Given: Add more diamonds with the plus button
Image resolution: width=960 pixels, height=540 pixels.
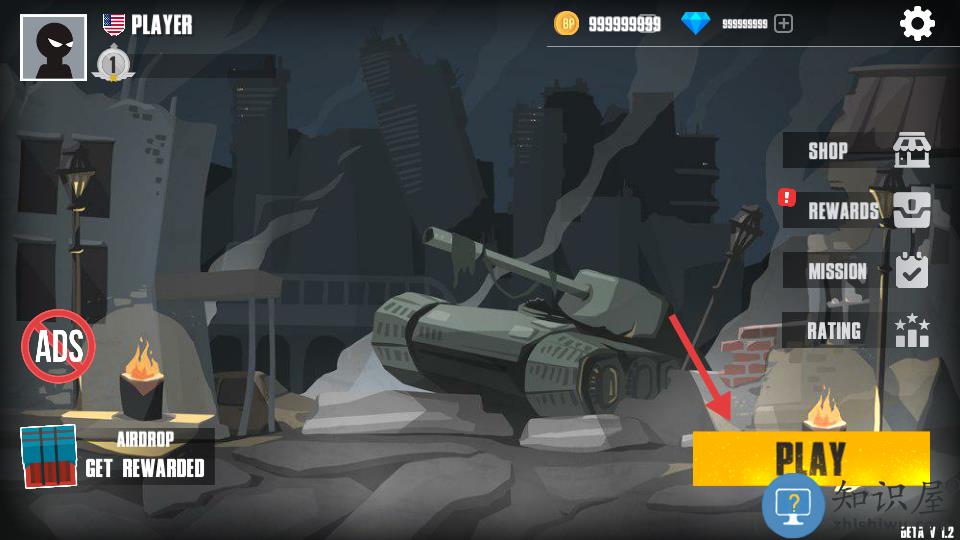Looking at the screenshot, I should click(784, 23).
